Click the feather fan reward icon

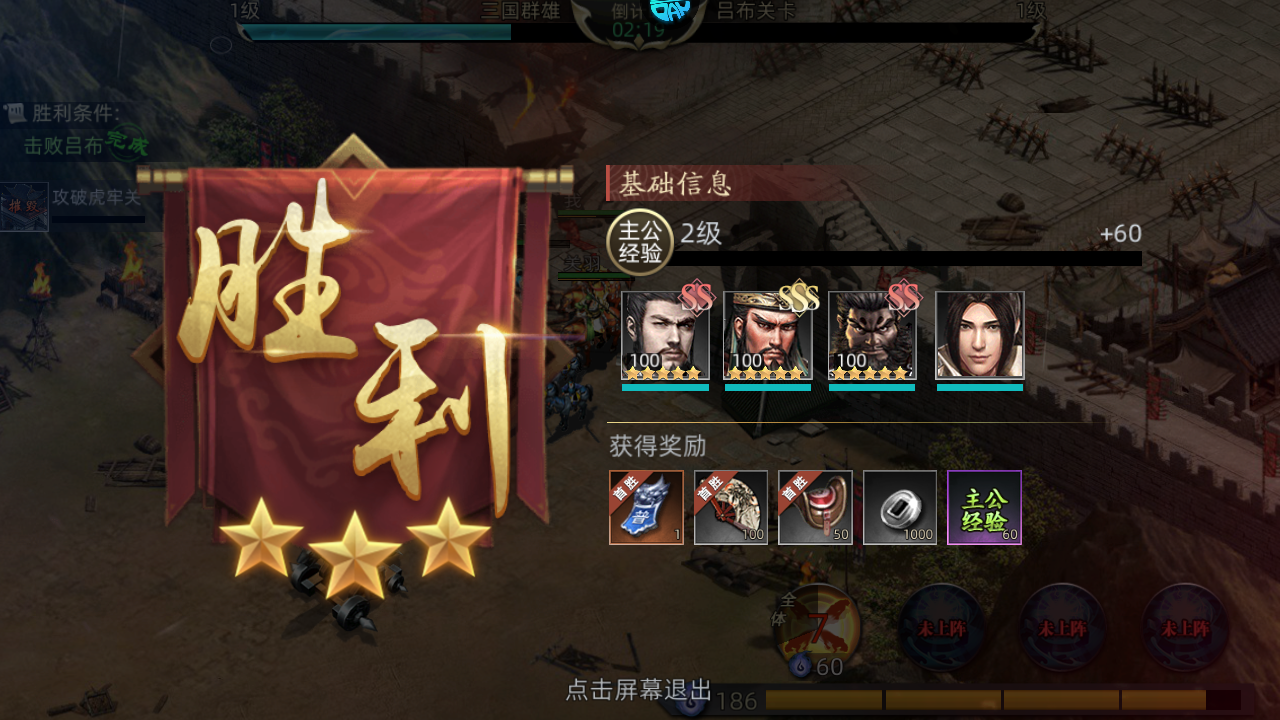(730, 507)
